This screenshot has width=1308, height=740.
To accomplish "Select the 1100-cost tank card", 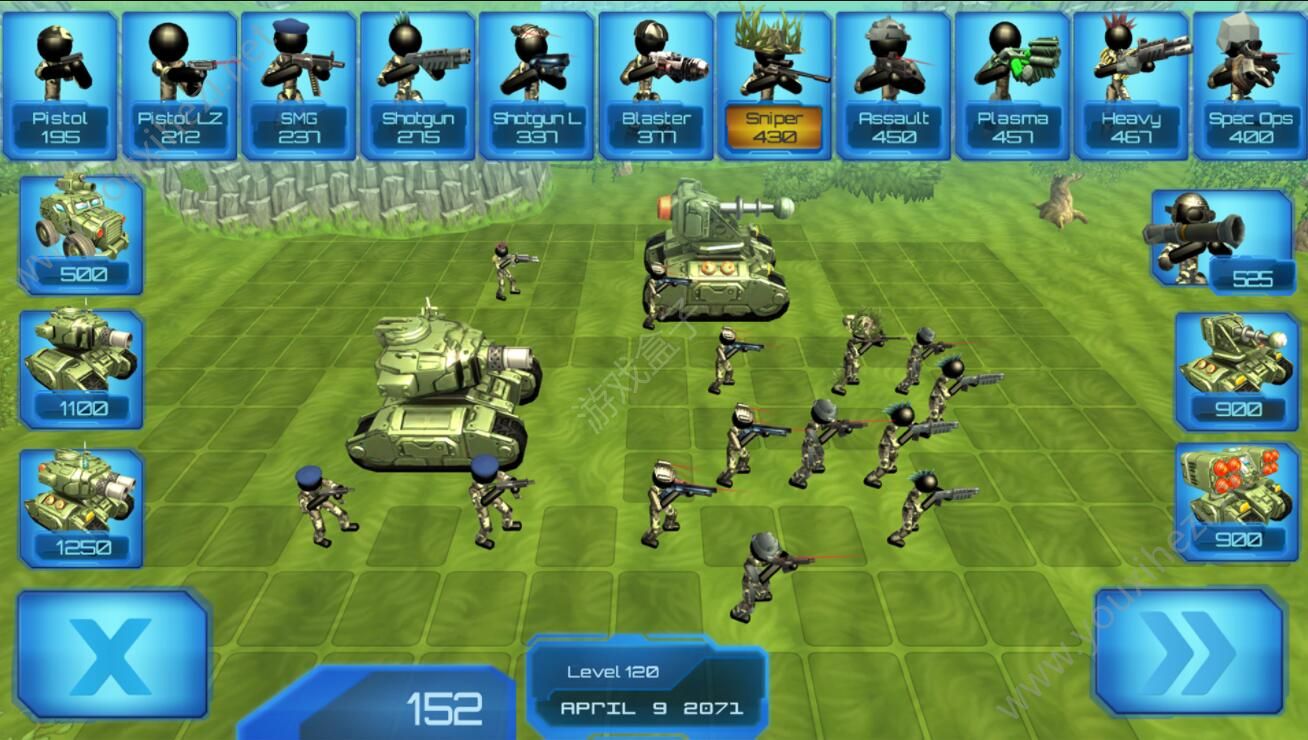I will pyautogui.click(x=82, y=368).
